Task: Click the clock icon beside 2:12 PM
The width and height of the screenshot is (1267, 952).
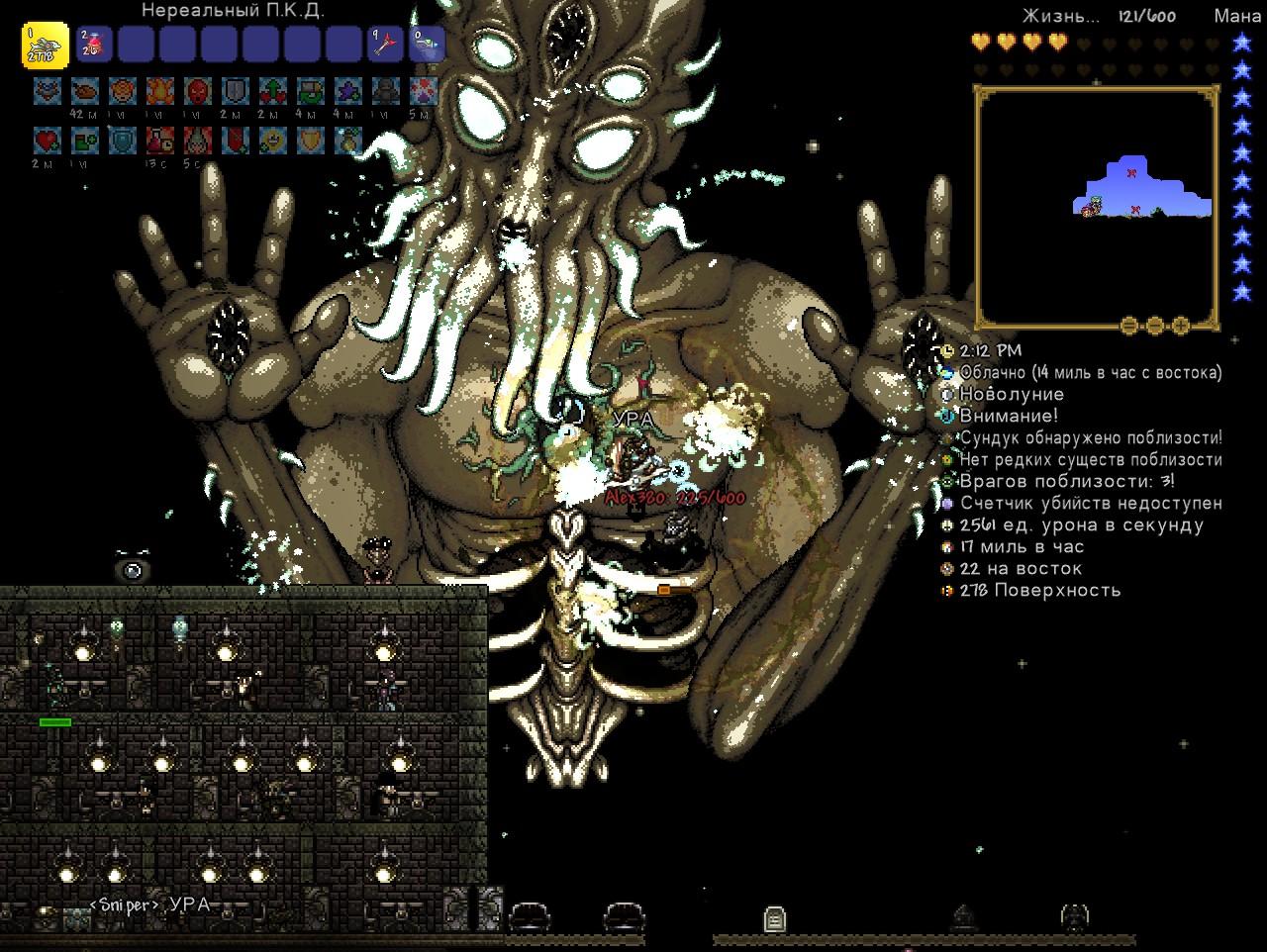Action: pyautogui.click(x=947, y=350)
